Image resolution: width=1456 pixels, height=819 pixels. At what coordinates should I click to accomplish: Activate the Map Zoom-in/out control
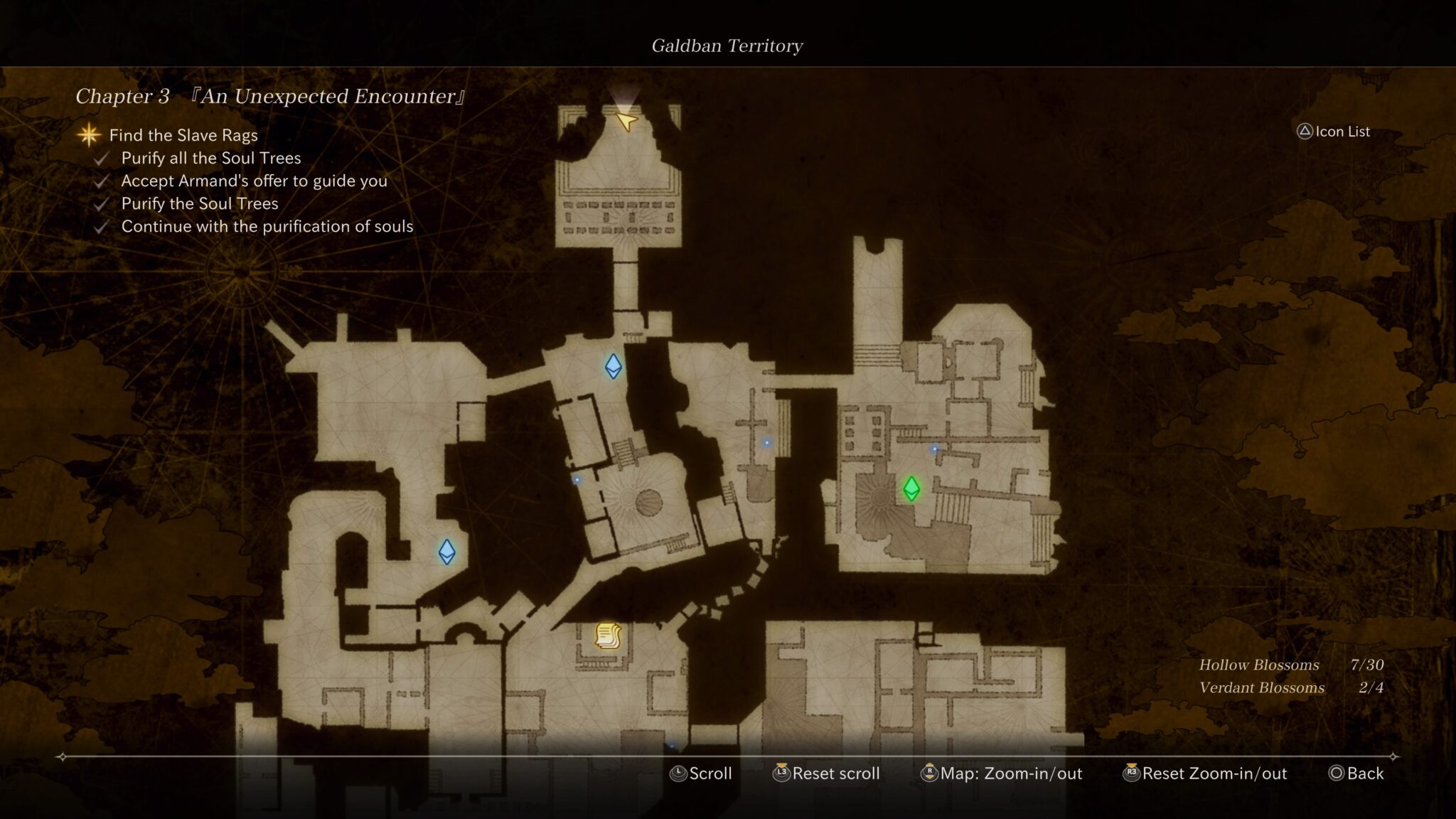pos(1001,773)
